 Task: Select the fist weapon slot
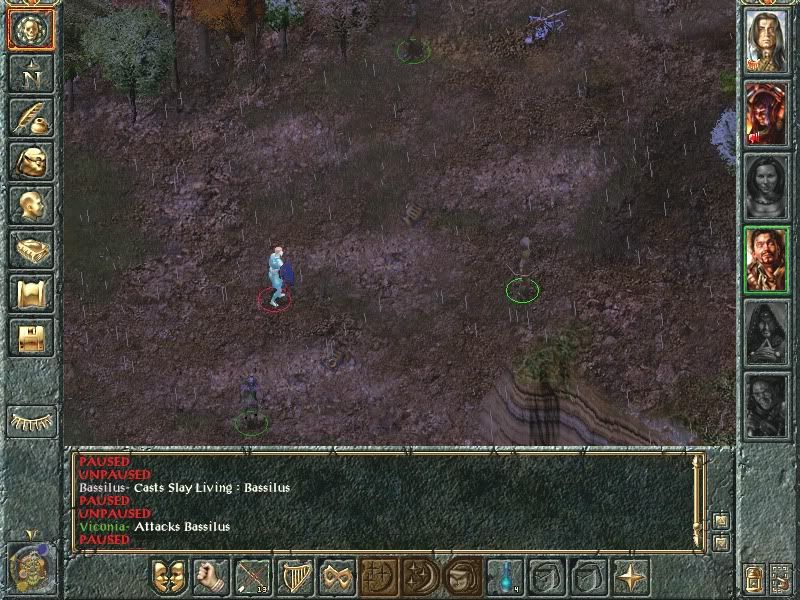[211, 577]
